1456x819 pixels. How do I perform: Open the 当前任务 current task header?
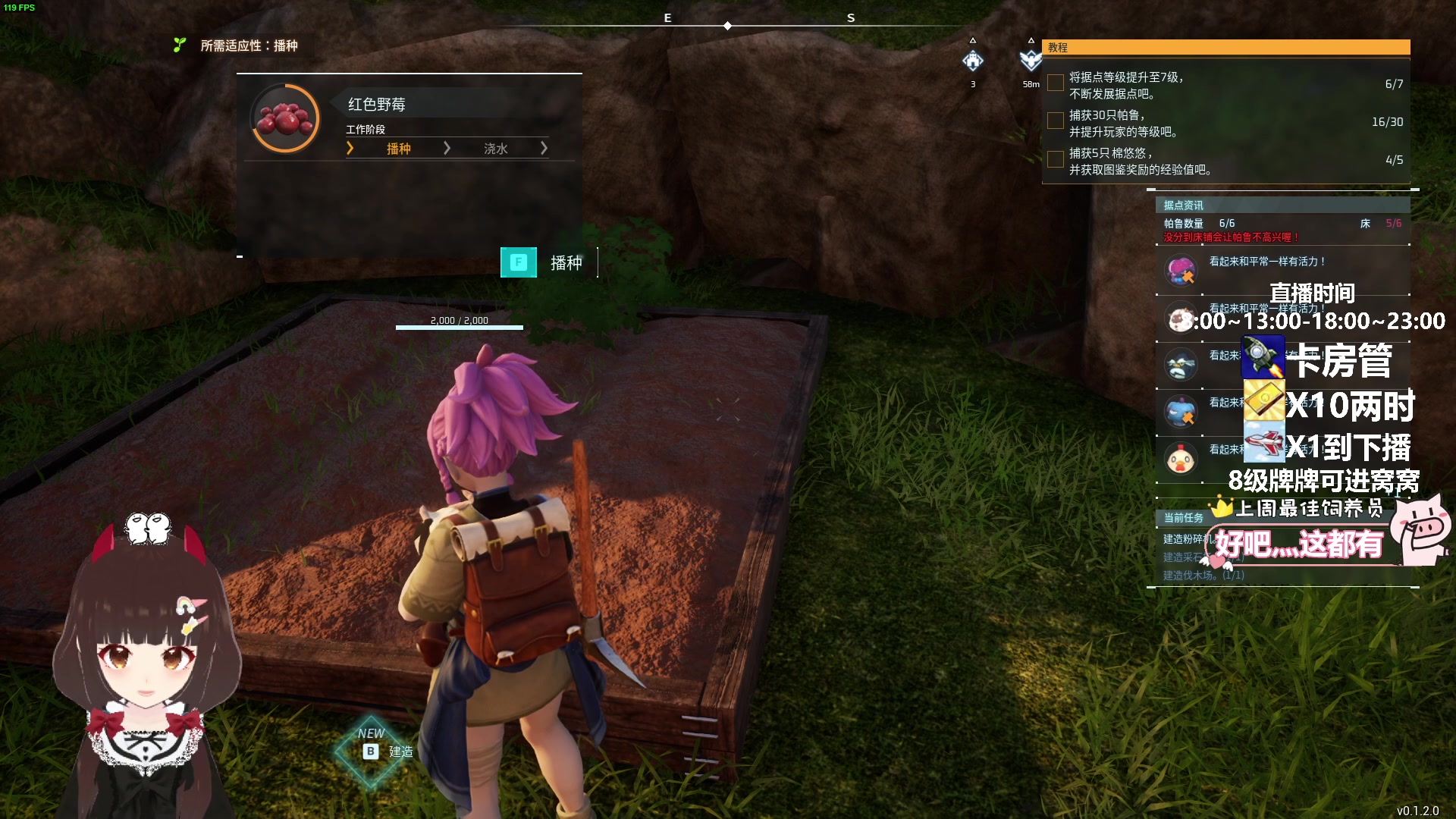click(1184, 518)
